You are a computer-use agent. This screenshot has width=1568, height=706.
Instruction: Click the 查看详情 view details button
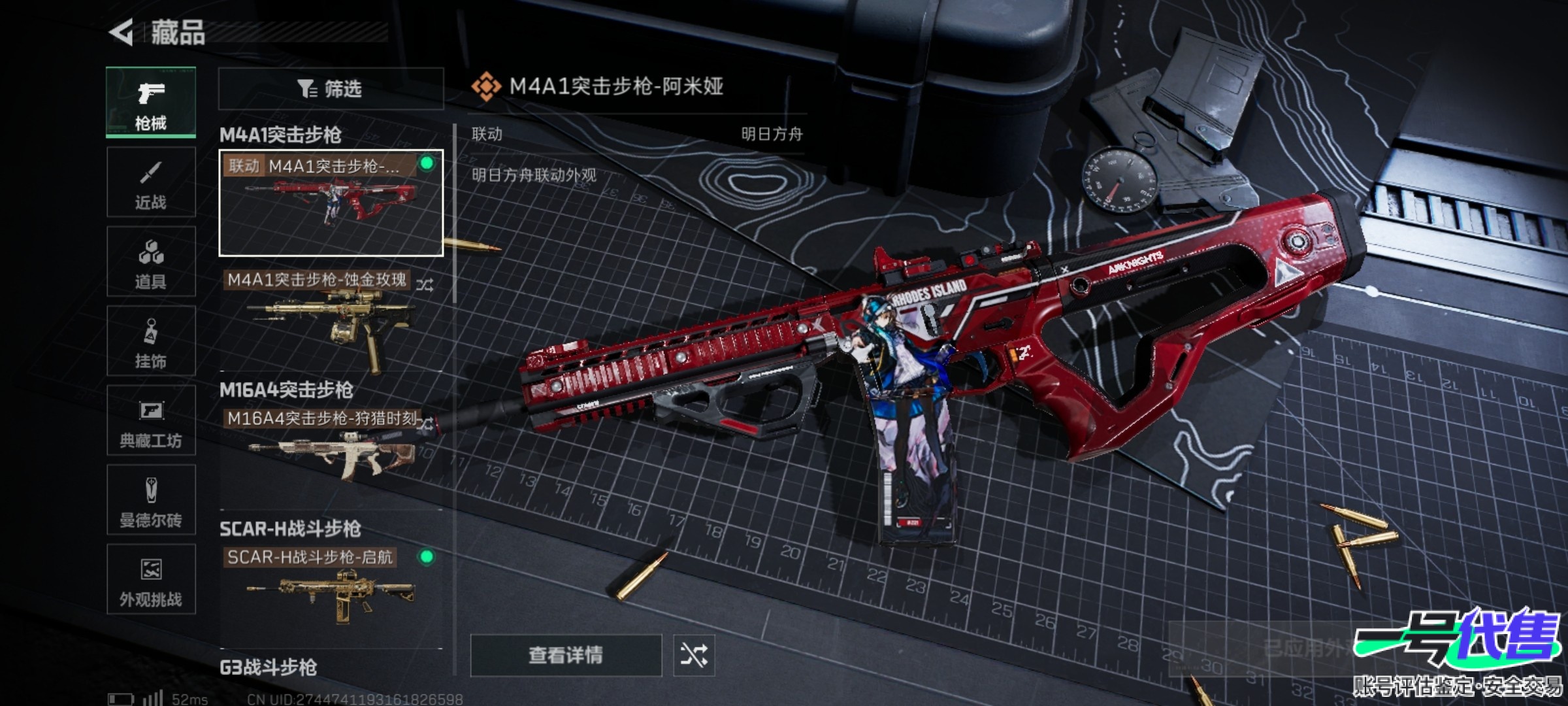pos(566,655)
